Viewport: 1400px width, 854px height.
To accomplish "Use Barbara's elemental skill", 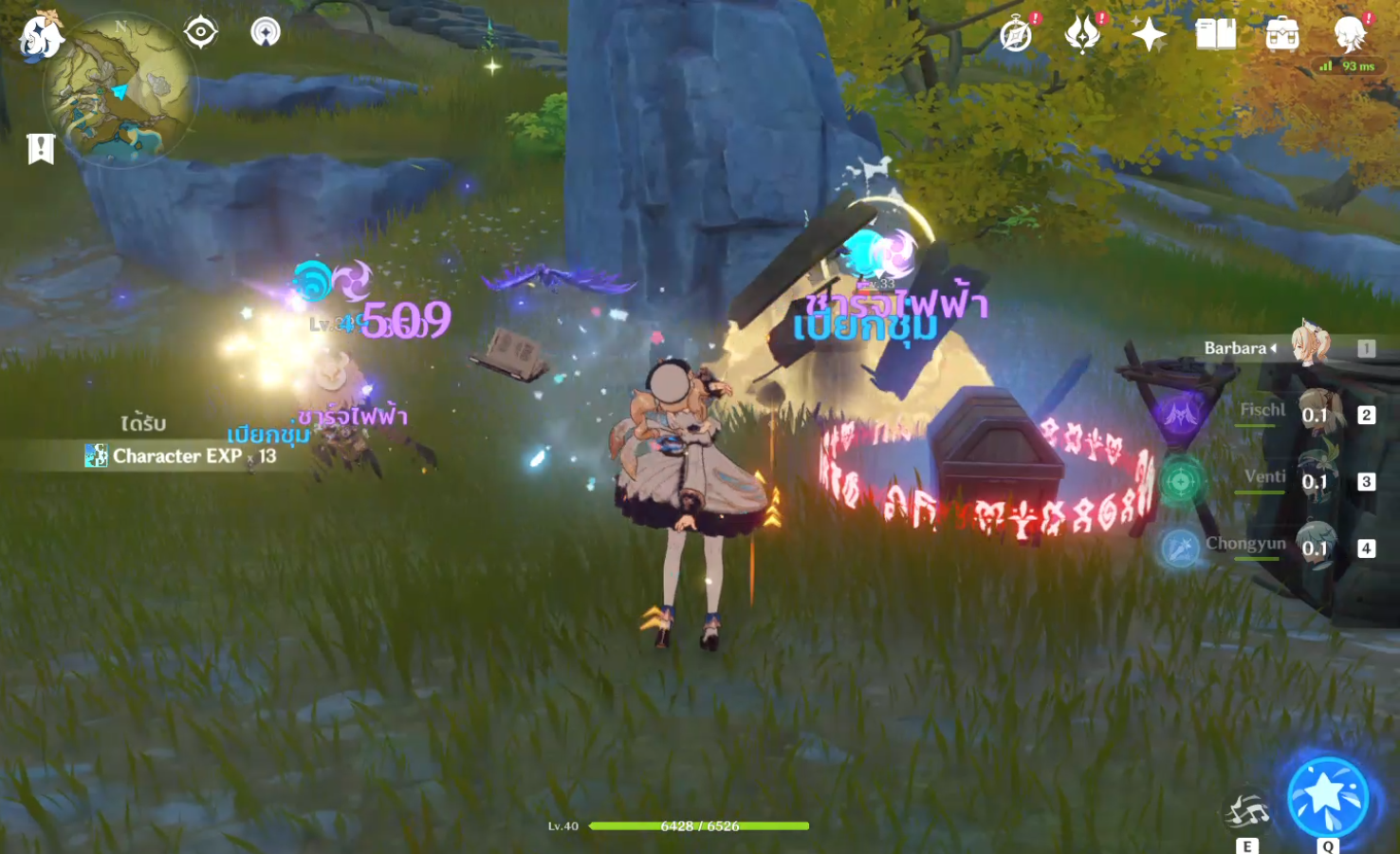I will coord(1246,813).
